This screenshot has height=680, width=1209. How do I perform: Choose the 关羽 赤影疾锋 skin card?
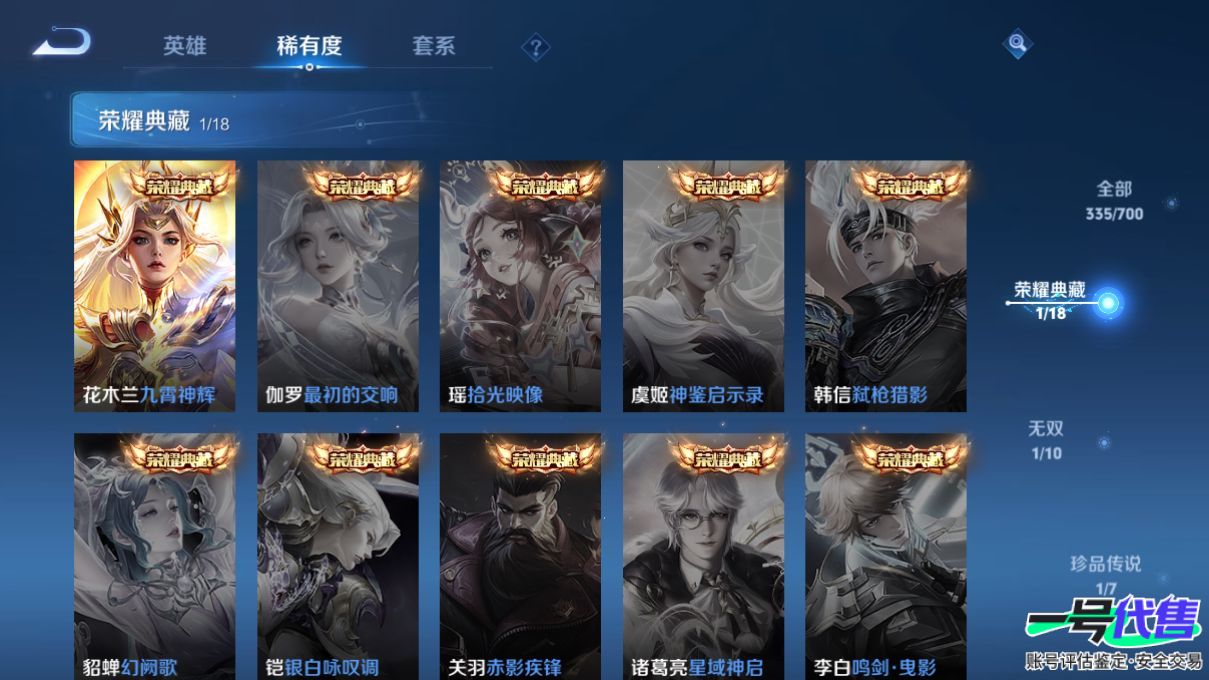coord(520,556)
